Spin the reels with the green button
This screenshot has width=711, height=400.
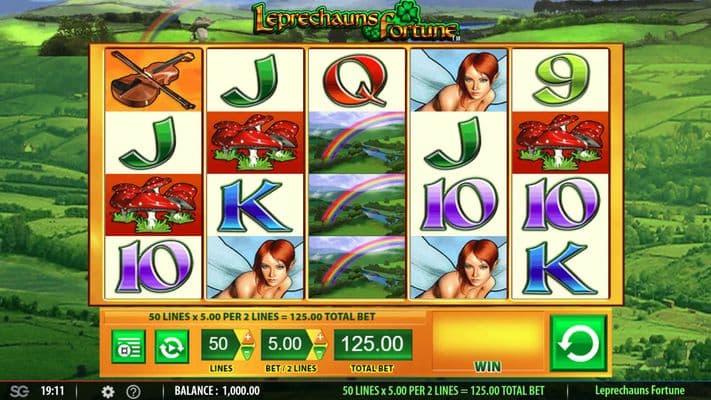tap(578, 344)
